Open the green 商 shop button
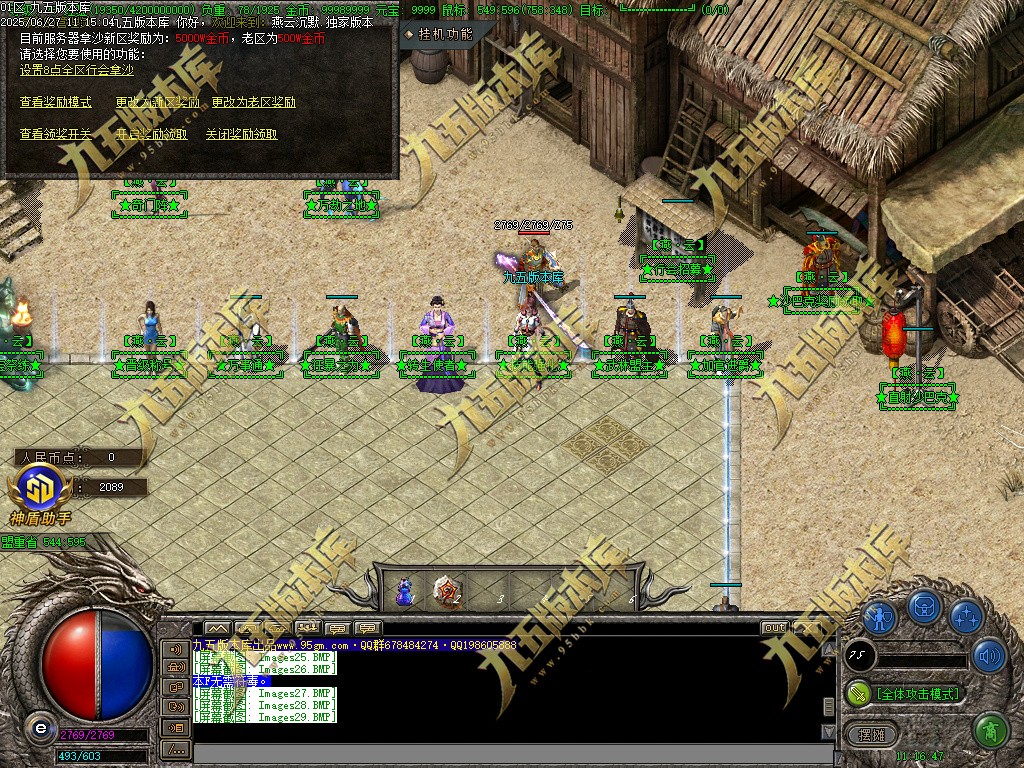The image size is (1024, 768). click(989, 731)
